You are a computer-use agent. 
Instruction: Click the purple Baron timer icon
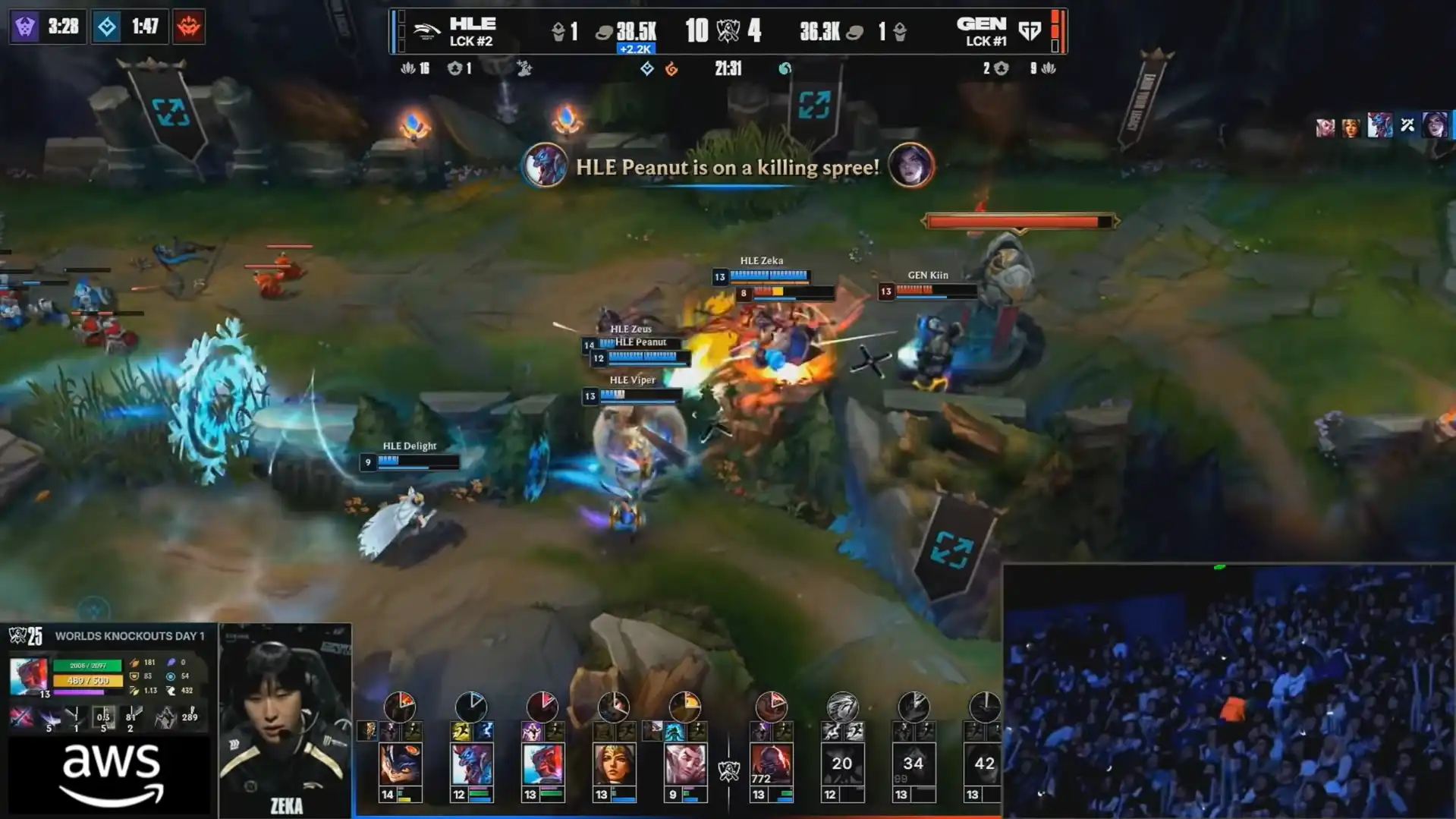coord(25,27)
